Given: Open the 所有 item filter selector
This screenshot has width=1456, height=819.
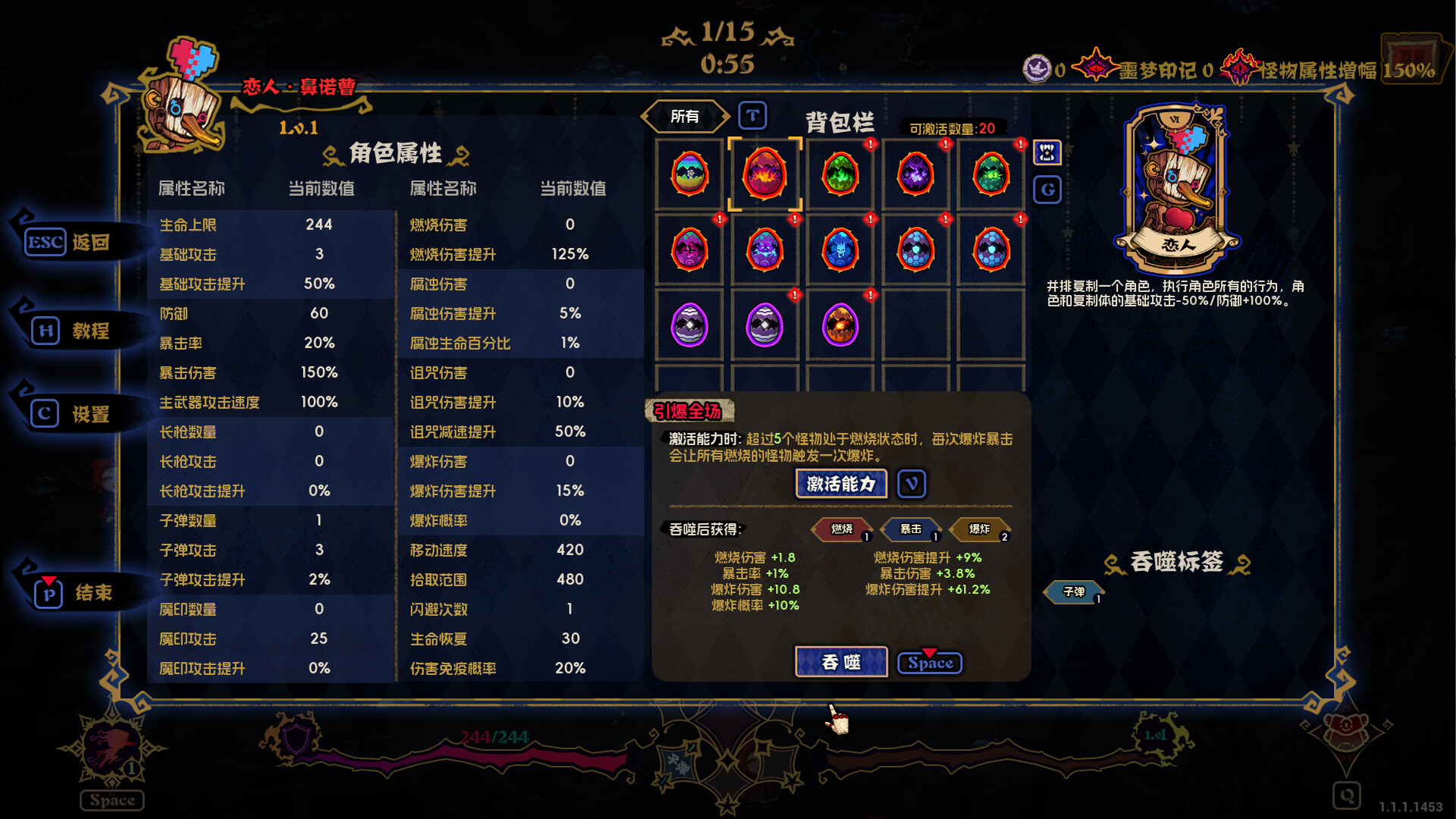Looking at the screenshot, I should 685,115.
